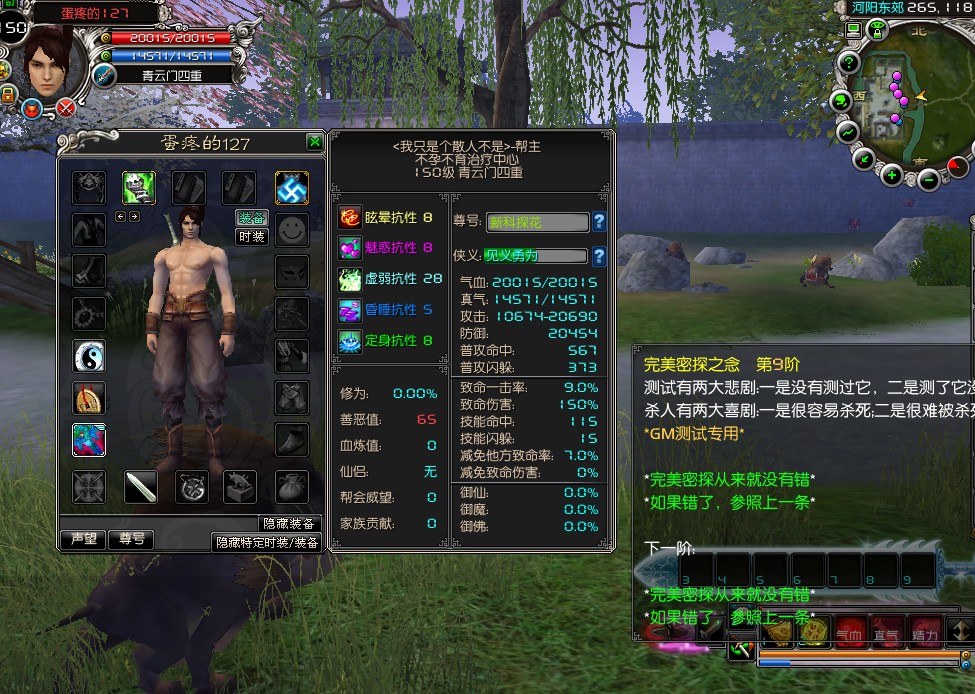Use the 气血 health potion hotbar slot
This screenshot has width=975, height=694.
[849, 631]
